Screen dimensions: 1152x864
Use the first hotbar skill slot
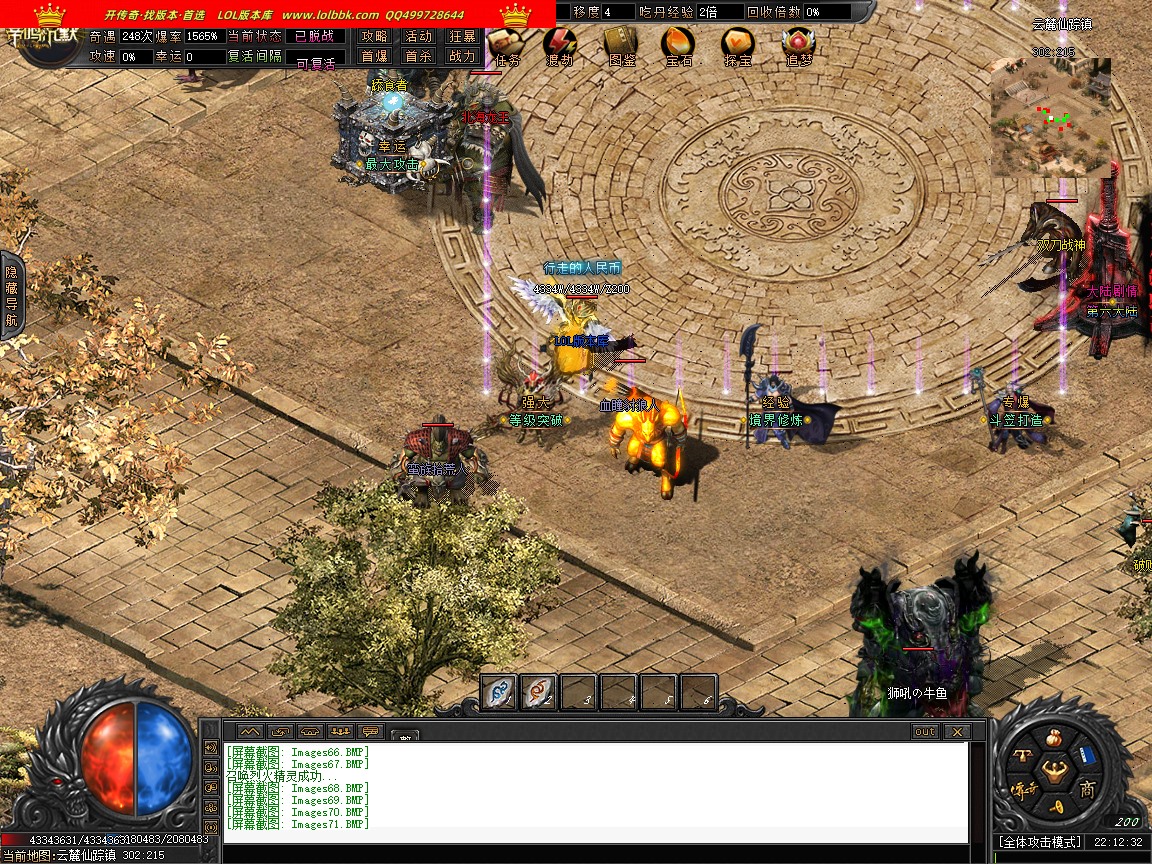pyautogui.click(x=498, y=692)
